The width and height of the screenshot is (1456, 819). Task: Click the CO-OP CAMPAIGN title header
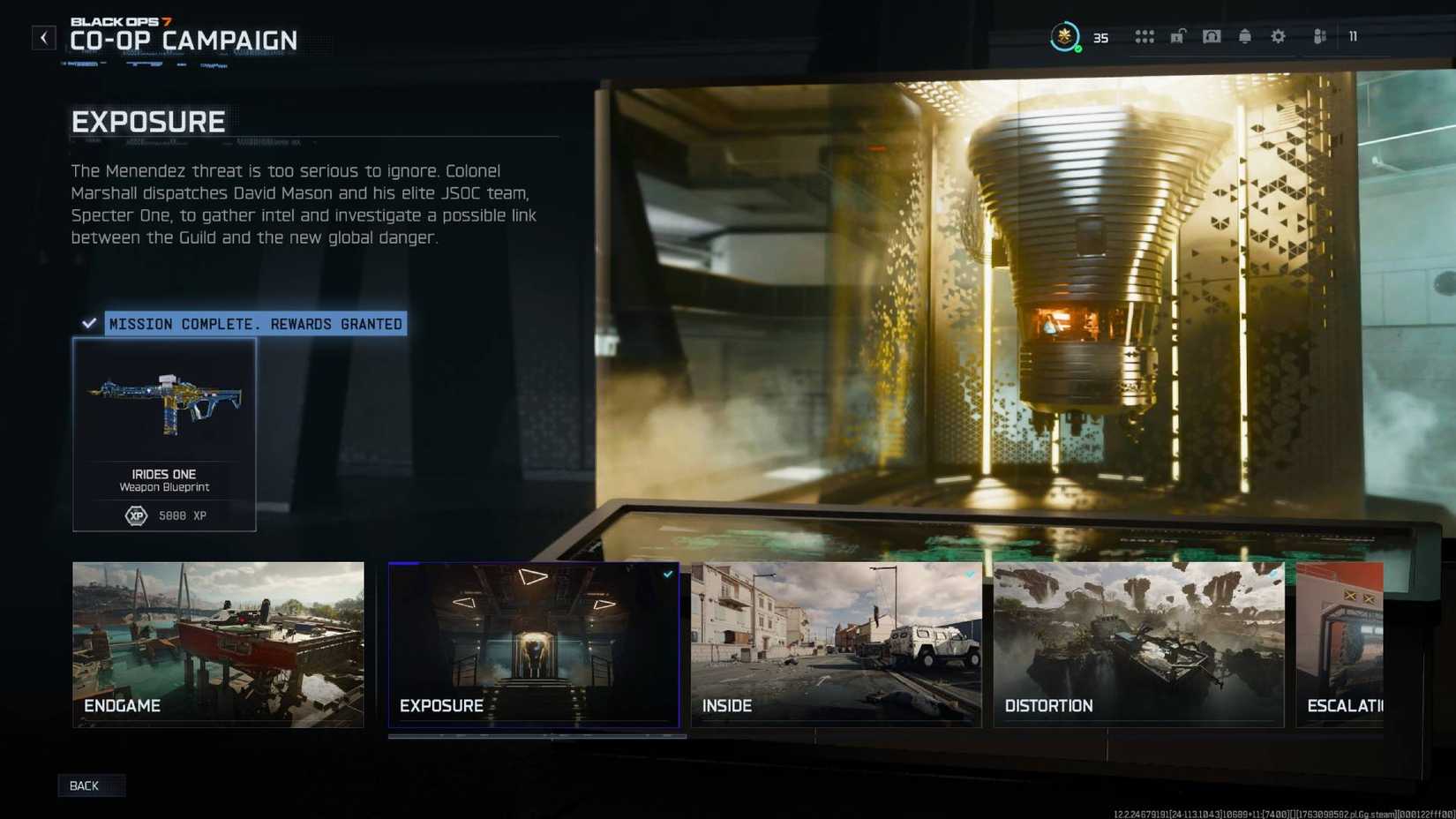point(183,41)
